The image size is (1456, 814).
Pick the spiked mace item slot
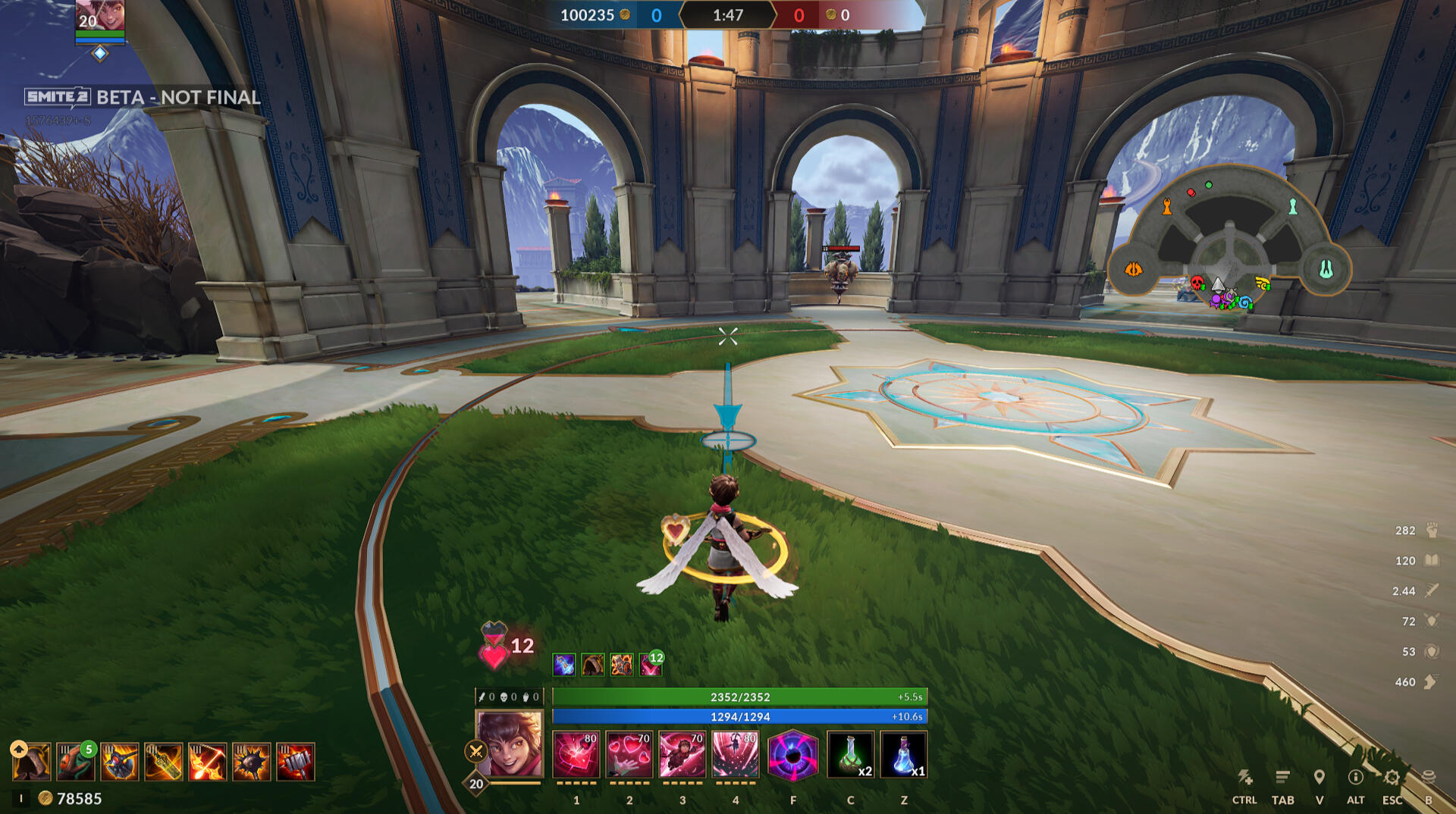[x=252, y=762]
